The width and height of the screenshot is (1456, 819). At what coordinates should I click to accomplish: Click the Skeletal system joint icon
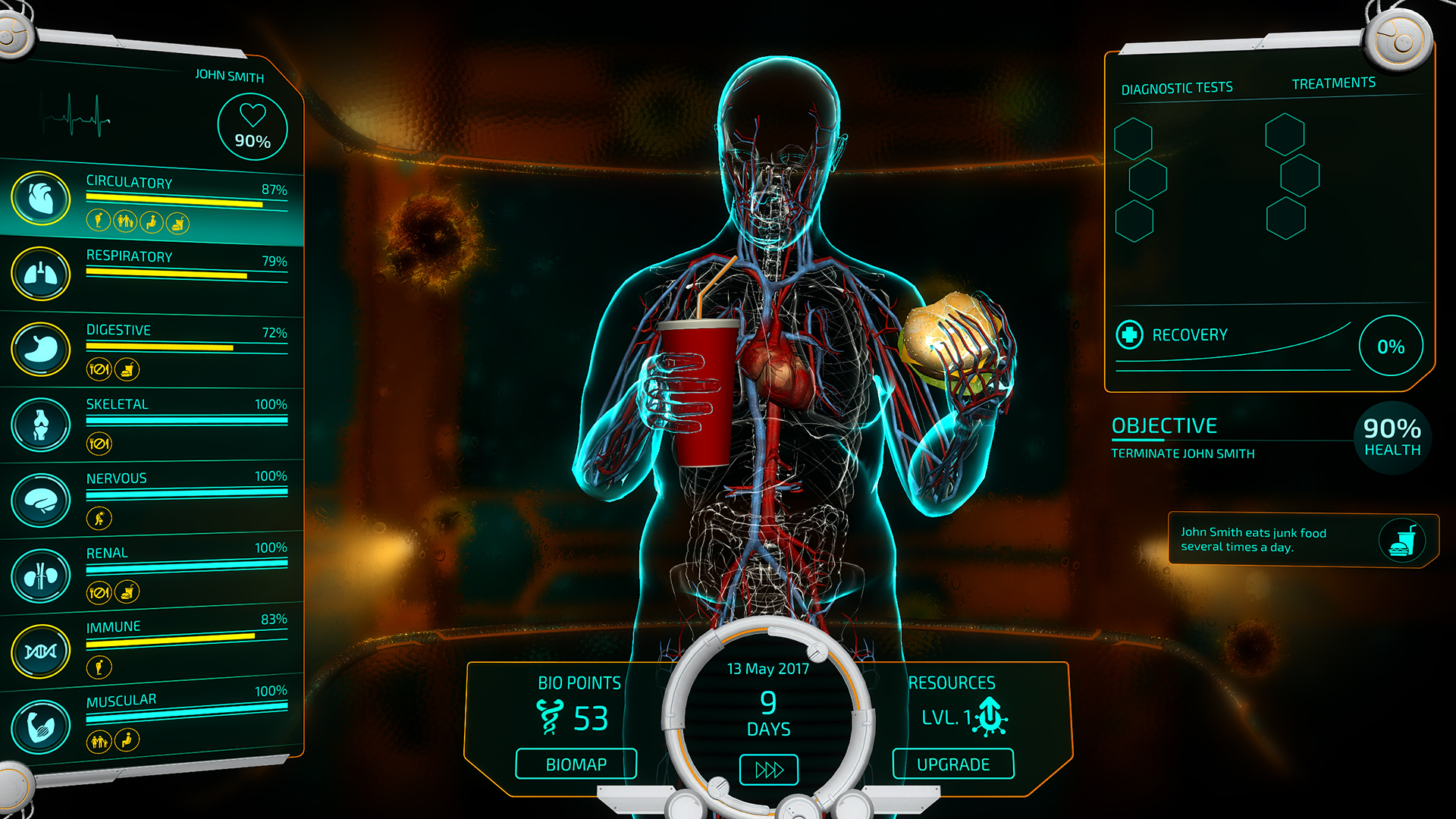click(42, 422)
